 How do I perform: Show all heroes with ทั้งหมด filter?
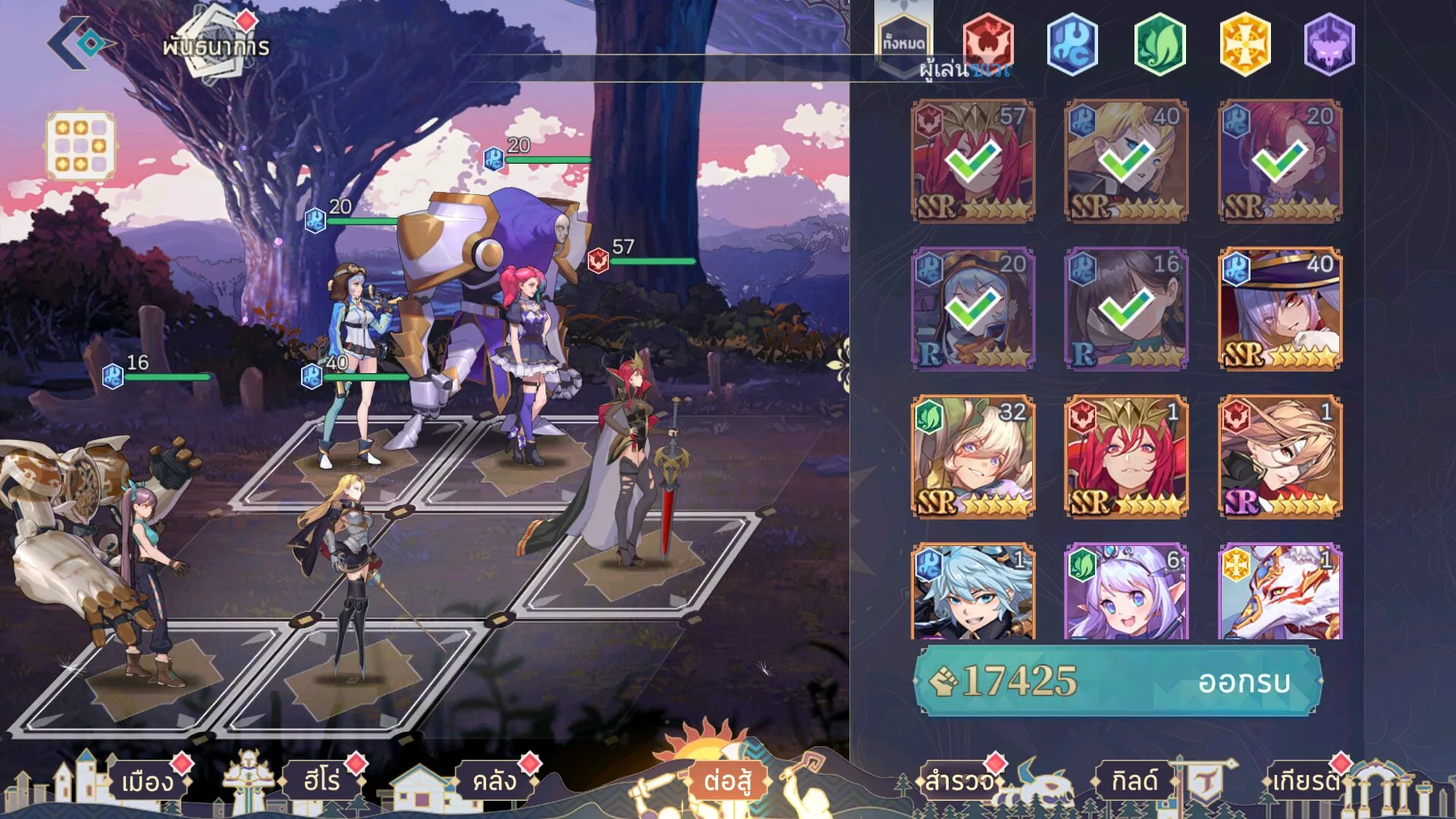[x=903, y=42]
